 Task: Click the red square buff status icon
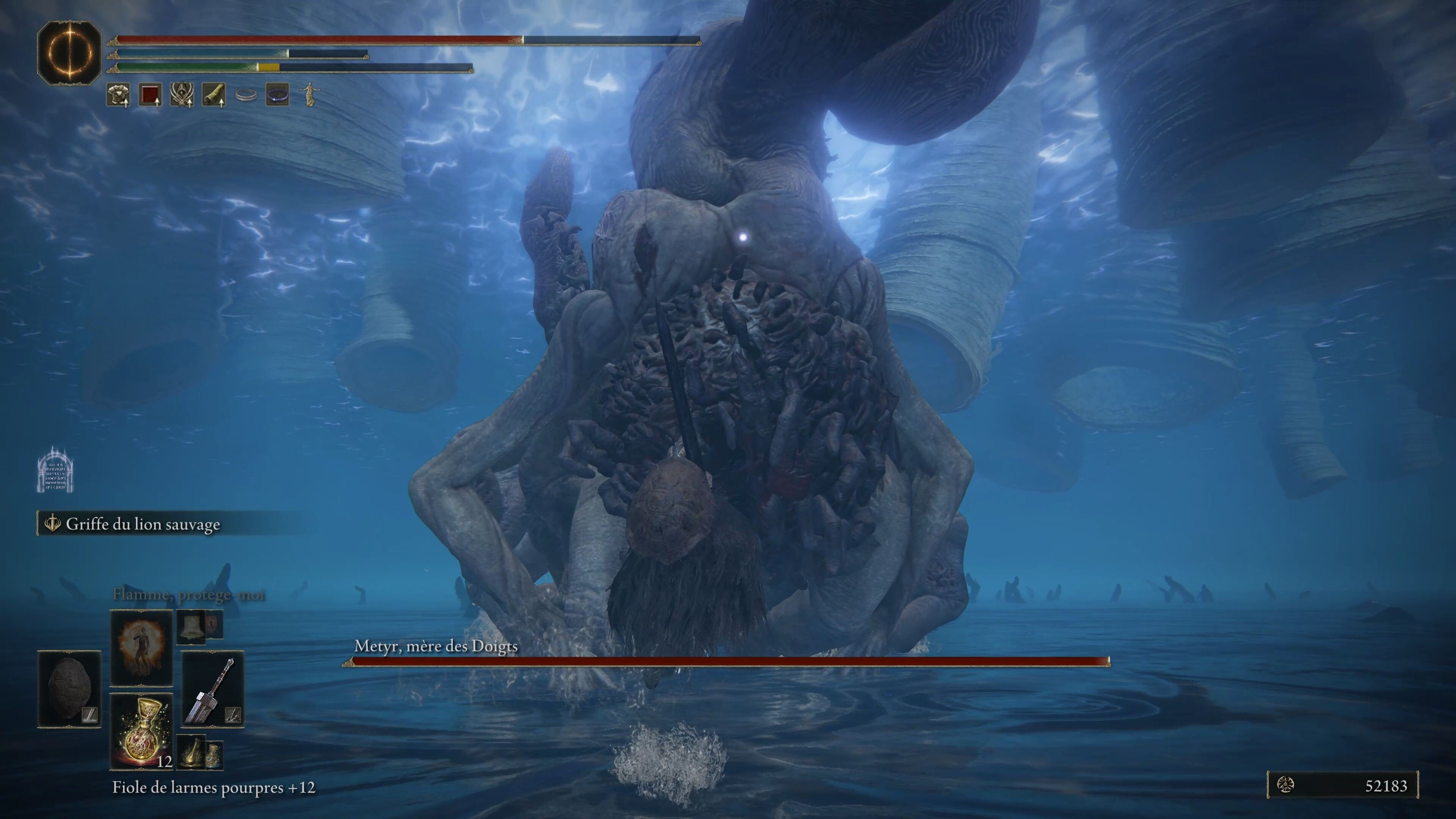pos(151,95)
